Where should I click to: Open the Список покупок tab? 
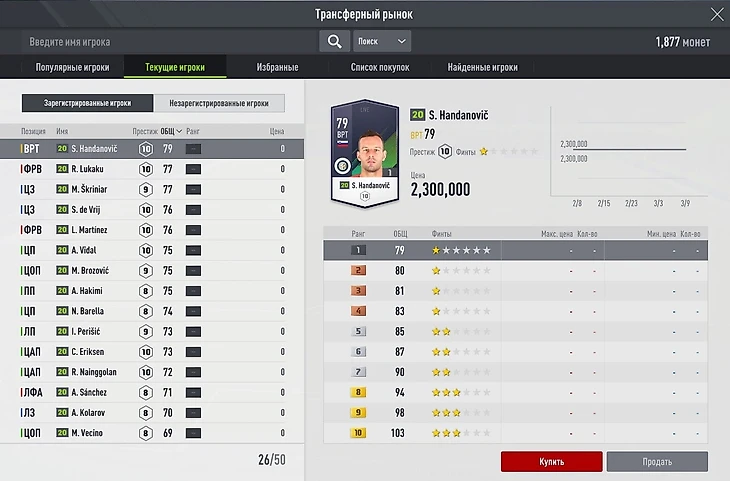point(380,68)
